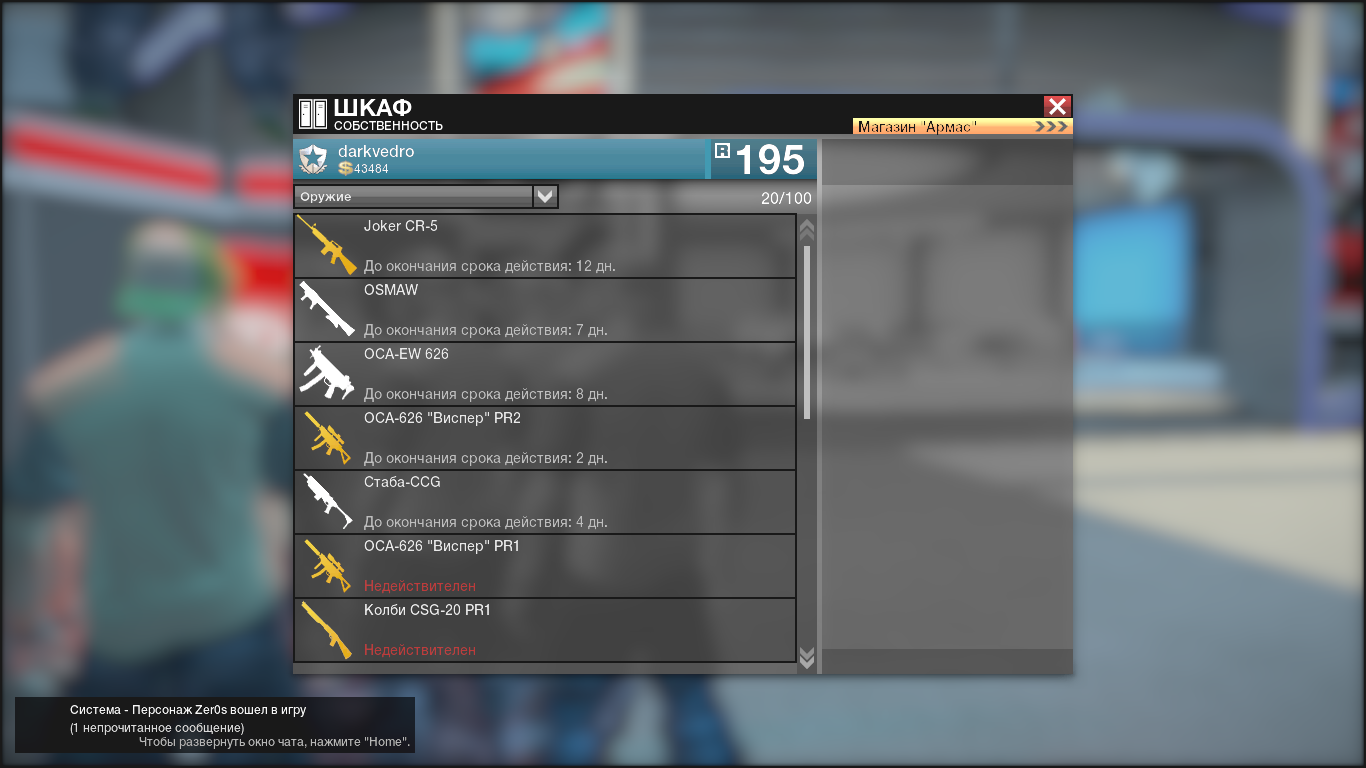Open the chat message box

[214, 725]
